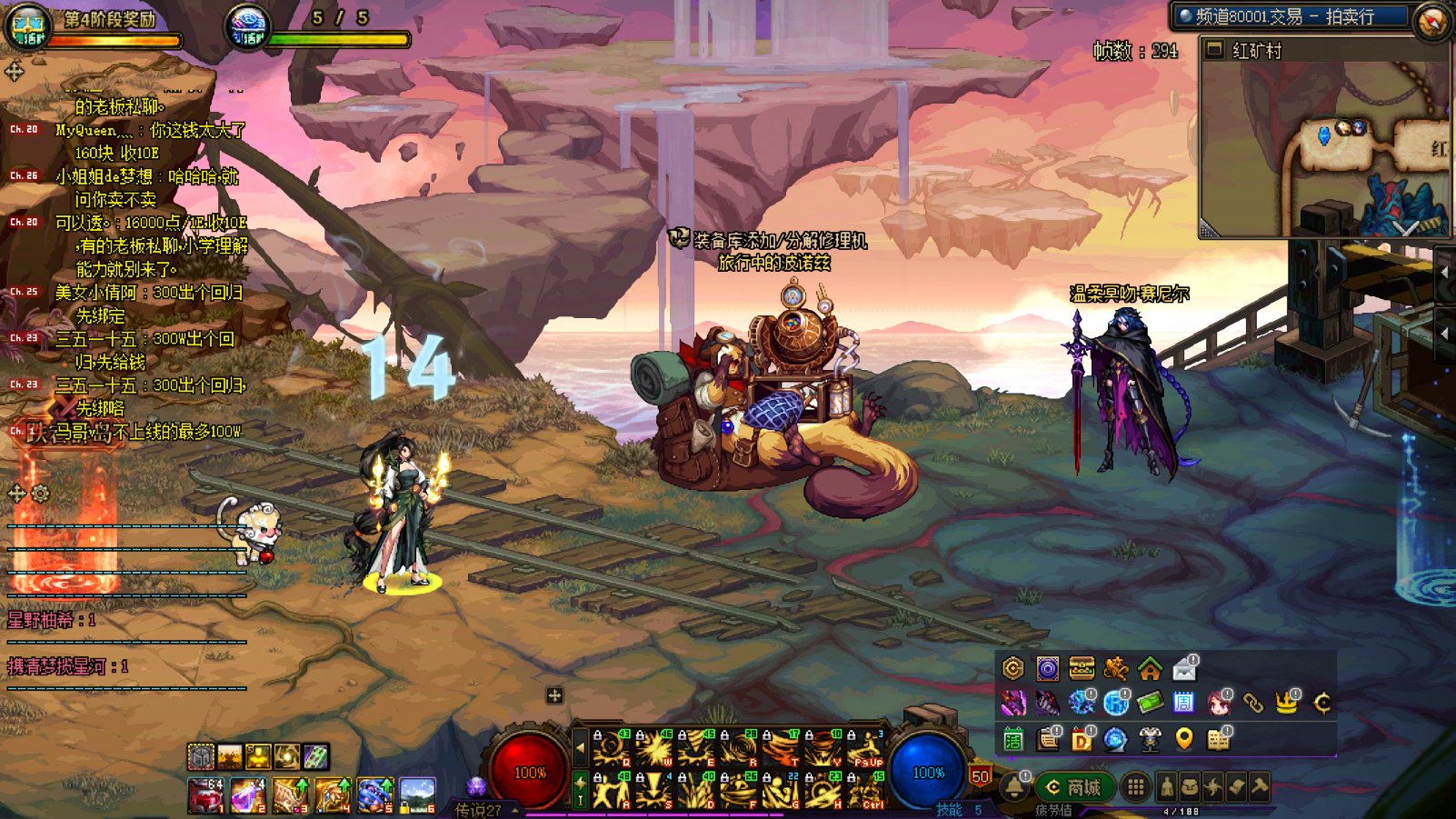Click the notification bell icon
The width and height of the screenshot is (1456, 819).
pyautogui.click(x=1014, y=787)
